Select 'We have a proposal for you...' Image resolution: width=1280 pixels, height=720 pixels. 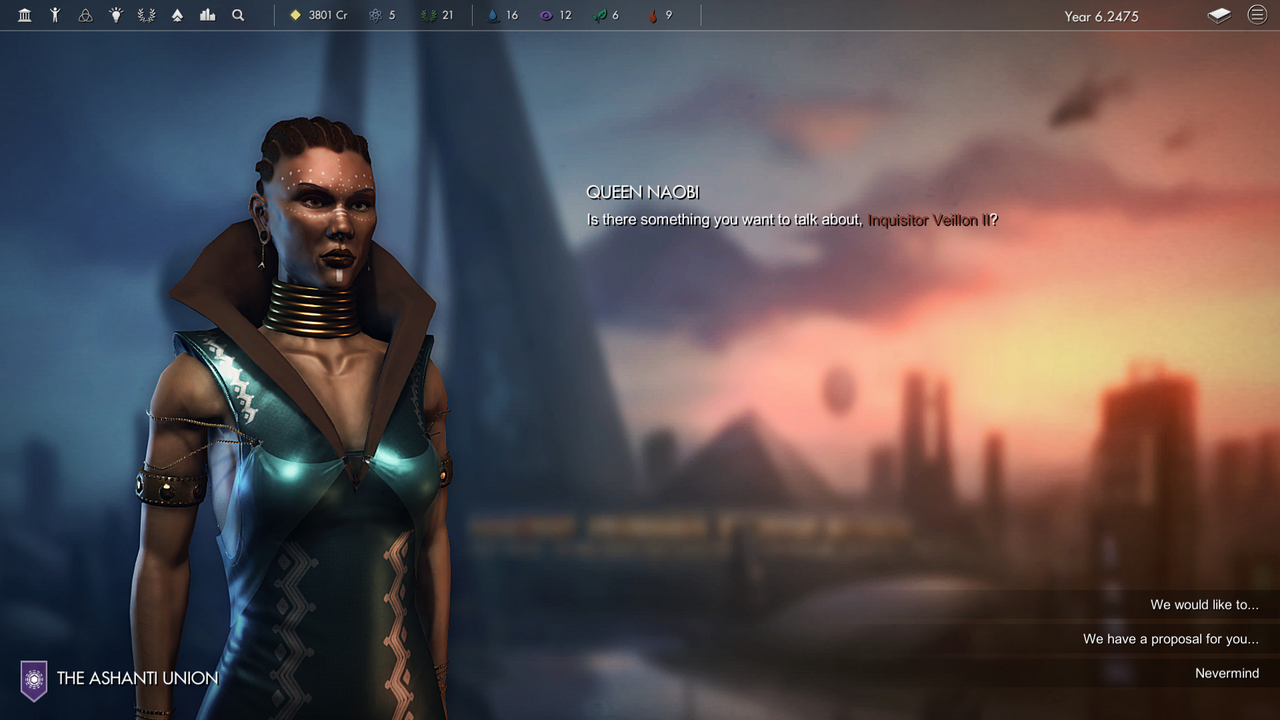tap(1171, 638)
